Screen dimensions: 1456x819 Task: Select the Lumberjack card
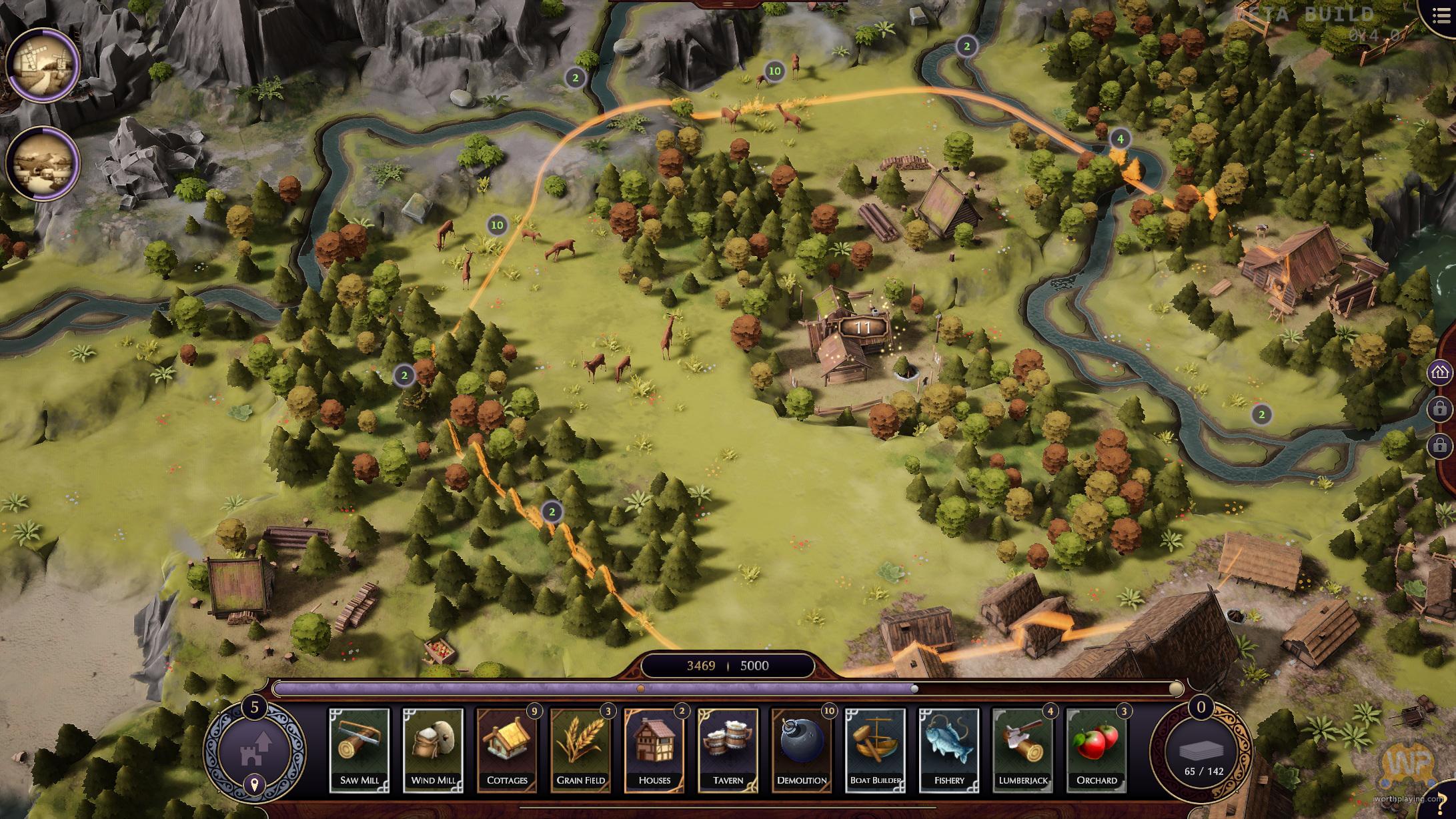coord(1022,750)
